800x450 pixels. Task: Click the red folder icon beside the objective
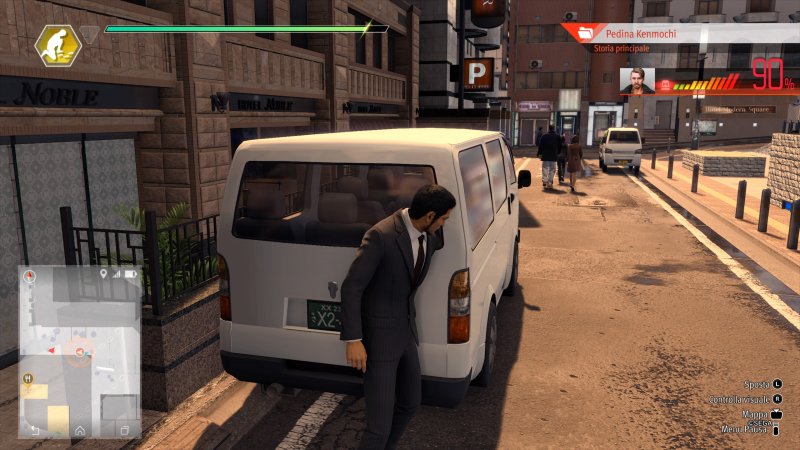(579, 32)
